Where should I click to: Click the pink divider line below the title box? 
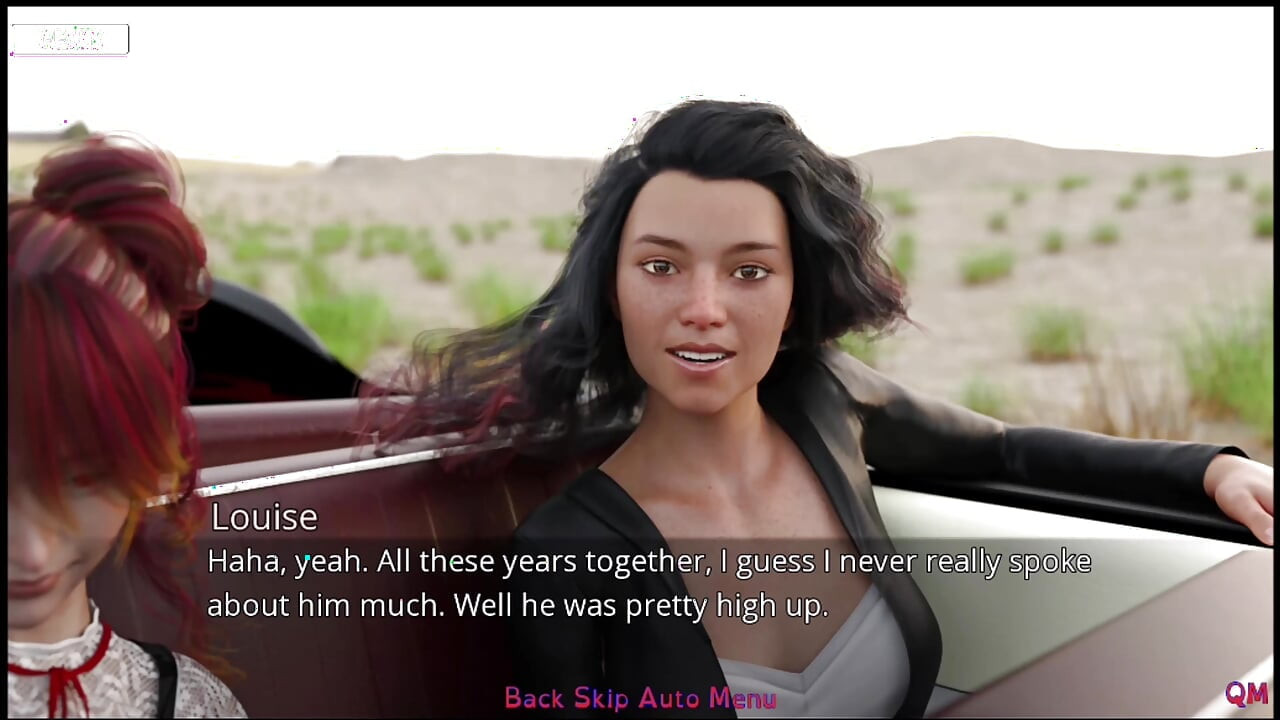click(68, 54)
